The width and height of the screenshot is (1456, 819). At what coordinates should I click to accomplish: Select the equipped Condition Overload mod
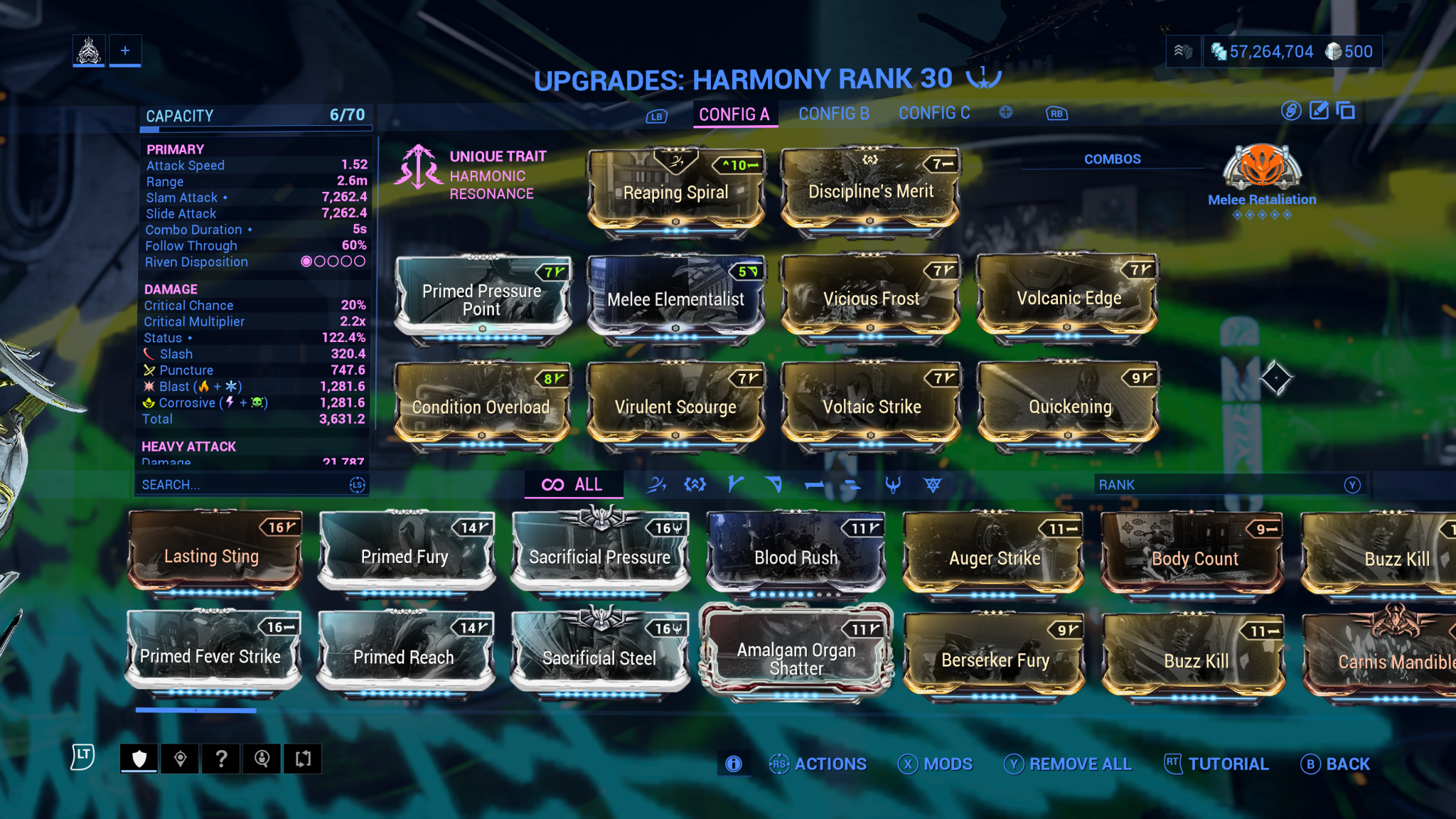pos(481,407)
